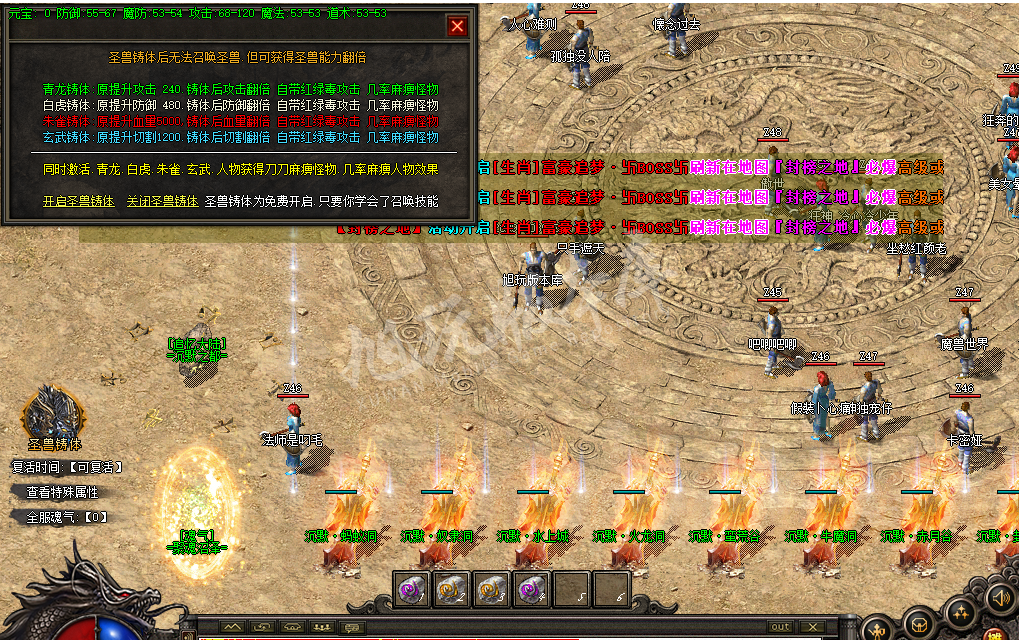
Task: Click the 开启圣兽铸体 link
Action: [x=80, y=201]
